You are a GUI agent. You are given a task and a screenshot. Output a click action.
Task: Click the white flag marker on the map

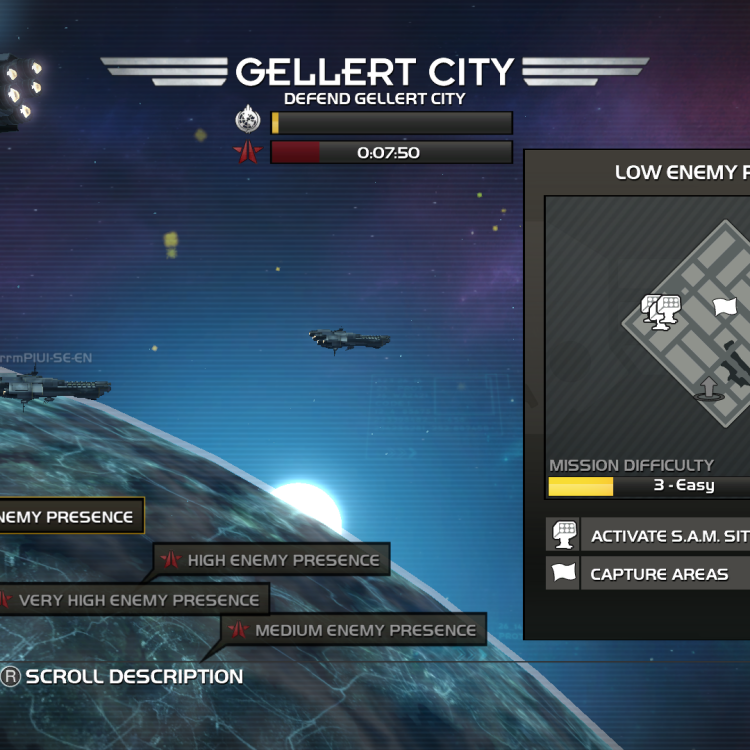[724, 307]
